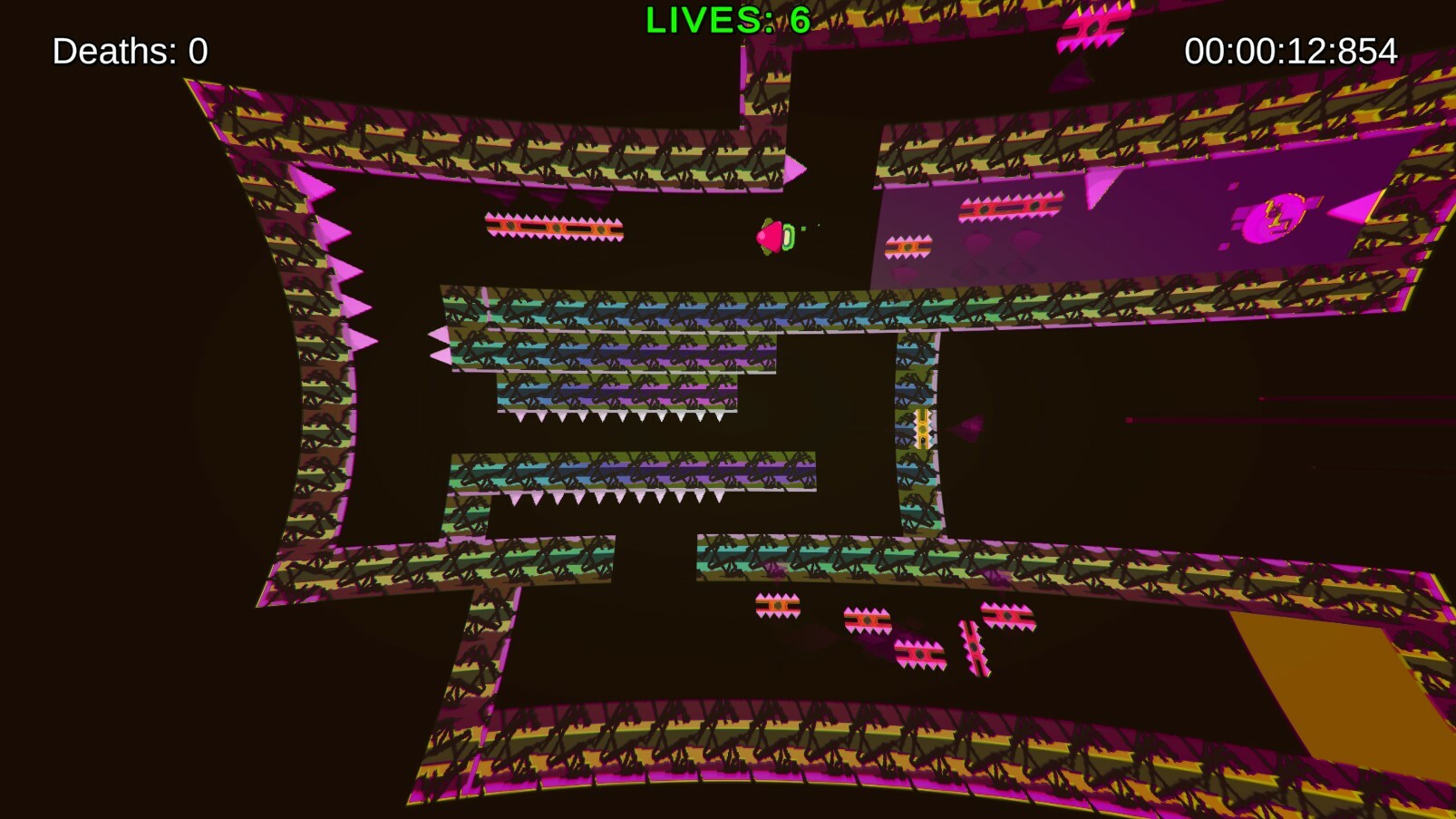Image resolution: width=1456 pixels, height=819 pixels.
Task: Click the green collectible dot beside the player
Action: click(x=803, y=229)
